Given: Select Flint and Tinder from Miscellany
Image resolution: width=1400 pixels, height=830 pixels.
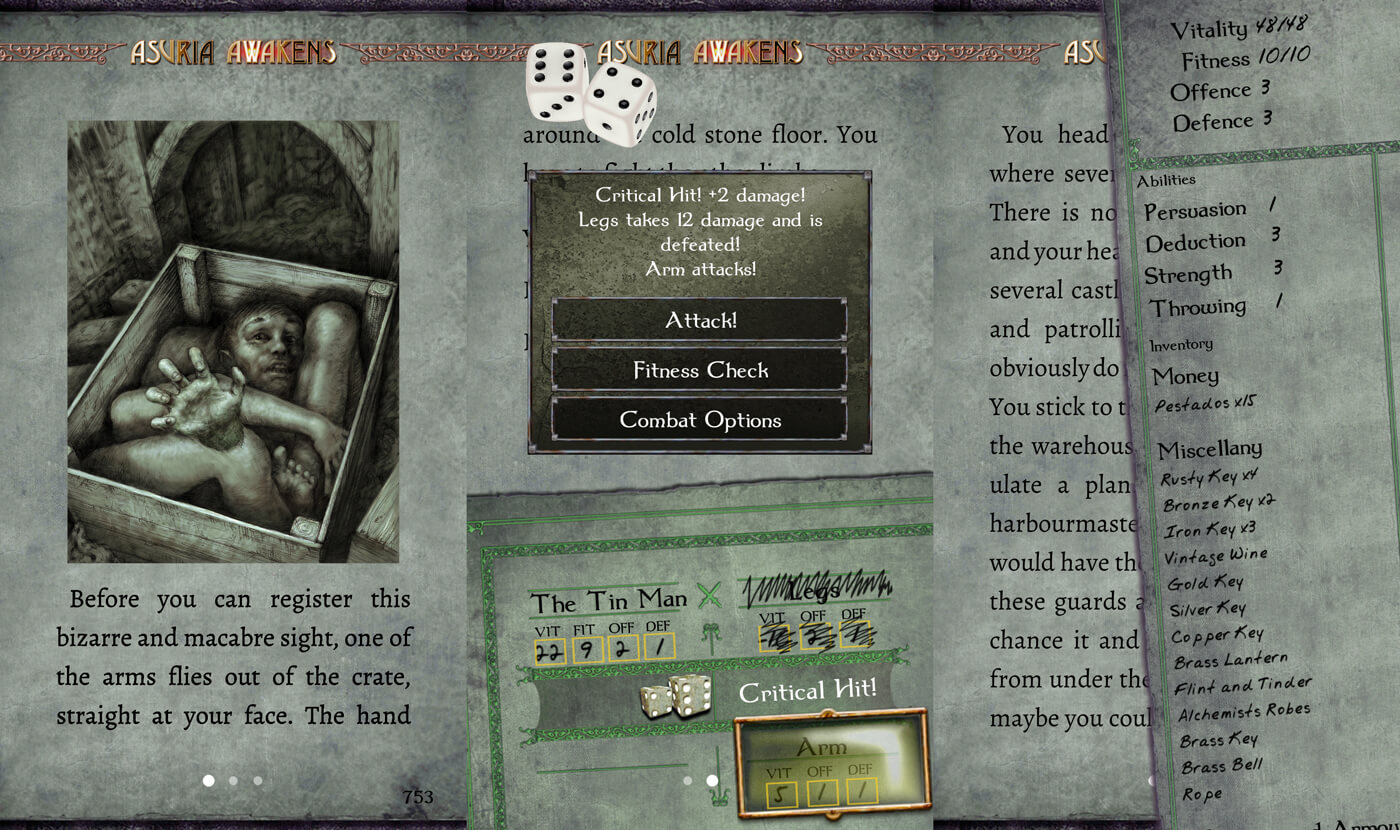Looking at the screenshot, I should point(1241,687).
